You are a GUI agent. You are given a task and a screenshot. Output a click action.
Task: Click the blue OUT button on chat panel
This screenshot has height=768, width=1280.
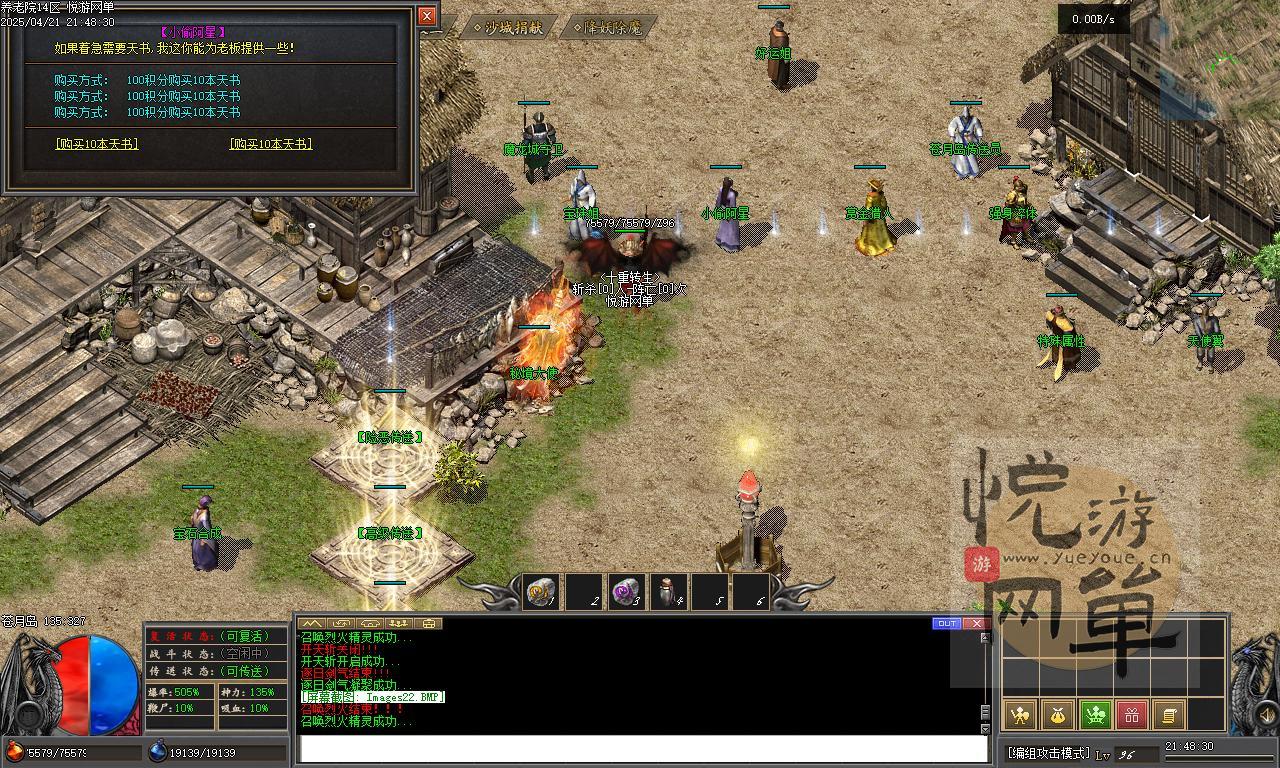coord(946,623)
